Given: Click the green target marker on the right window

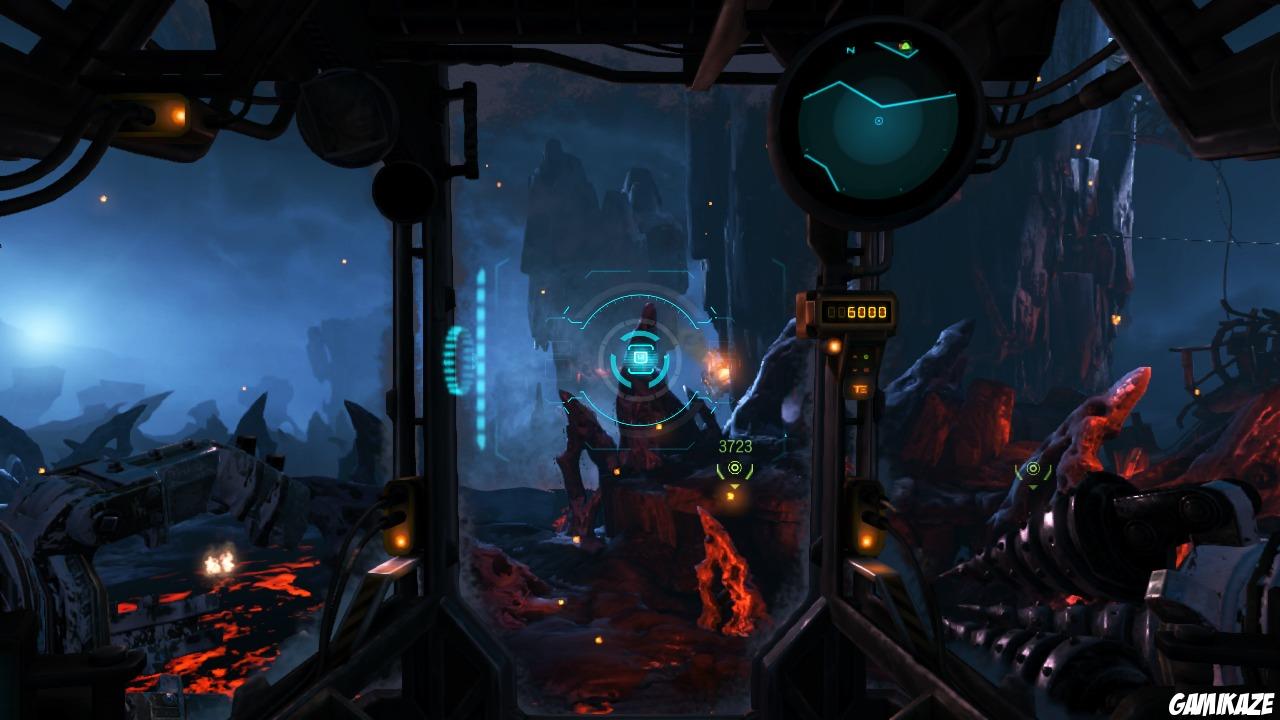Looking at the screenshot, I should (x=1035, y=470).
